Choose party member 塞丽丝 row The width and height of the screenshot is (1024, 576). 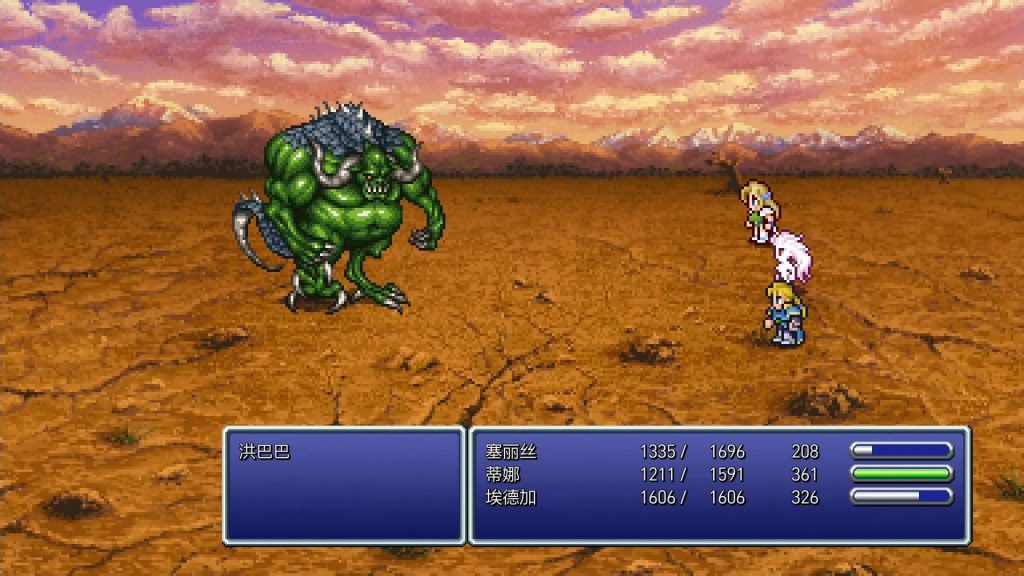coord(512,451)
